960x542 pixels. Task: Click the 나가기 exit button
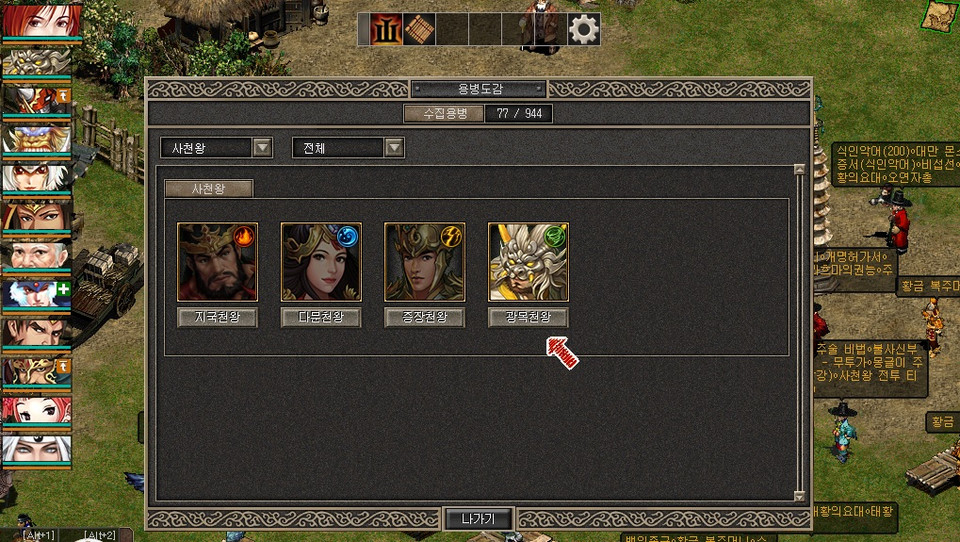coord(478,519)
